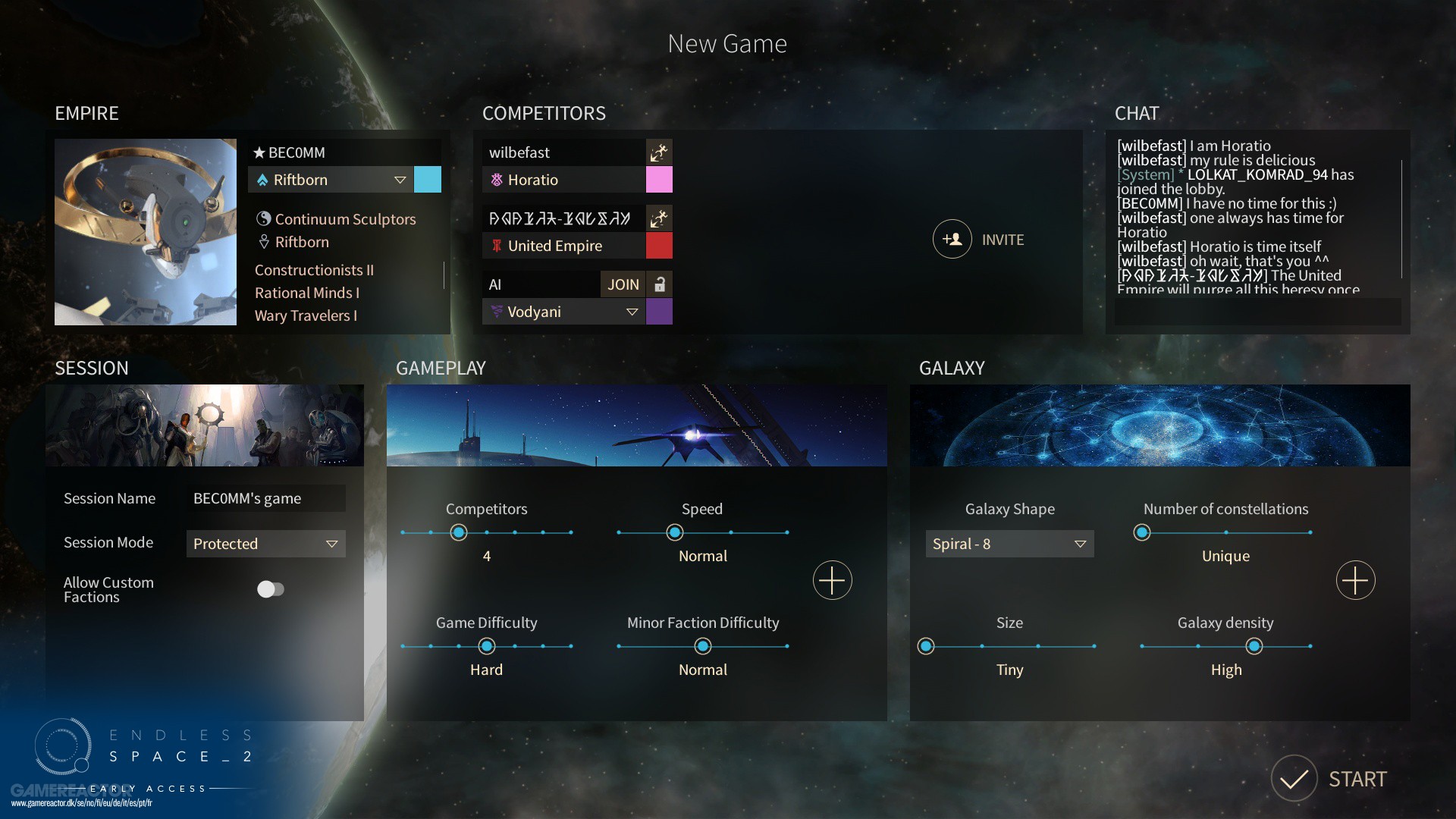Image resolution: width=1456 pixels, height=819 pixels.
Task: Click the Riftborn chevron faction emblem
Action: pos(263,180)
